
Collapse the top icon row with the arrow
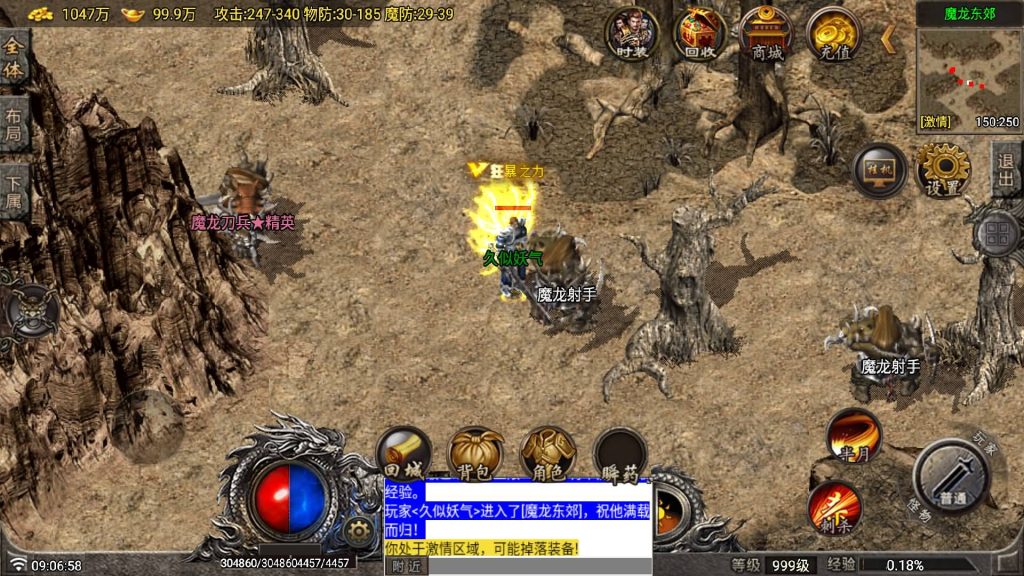(x=887, y=39)
